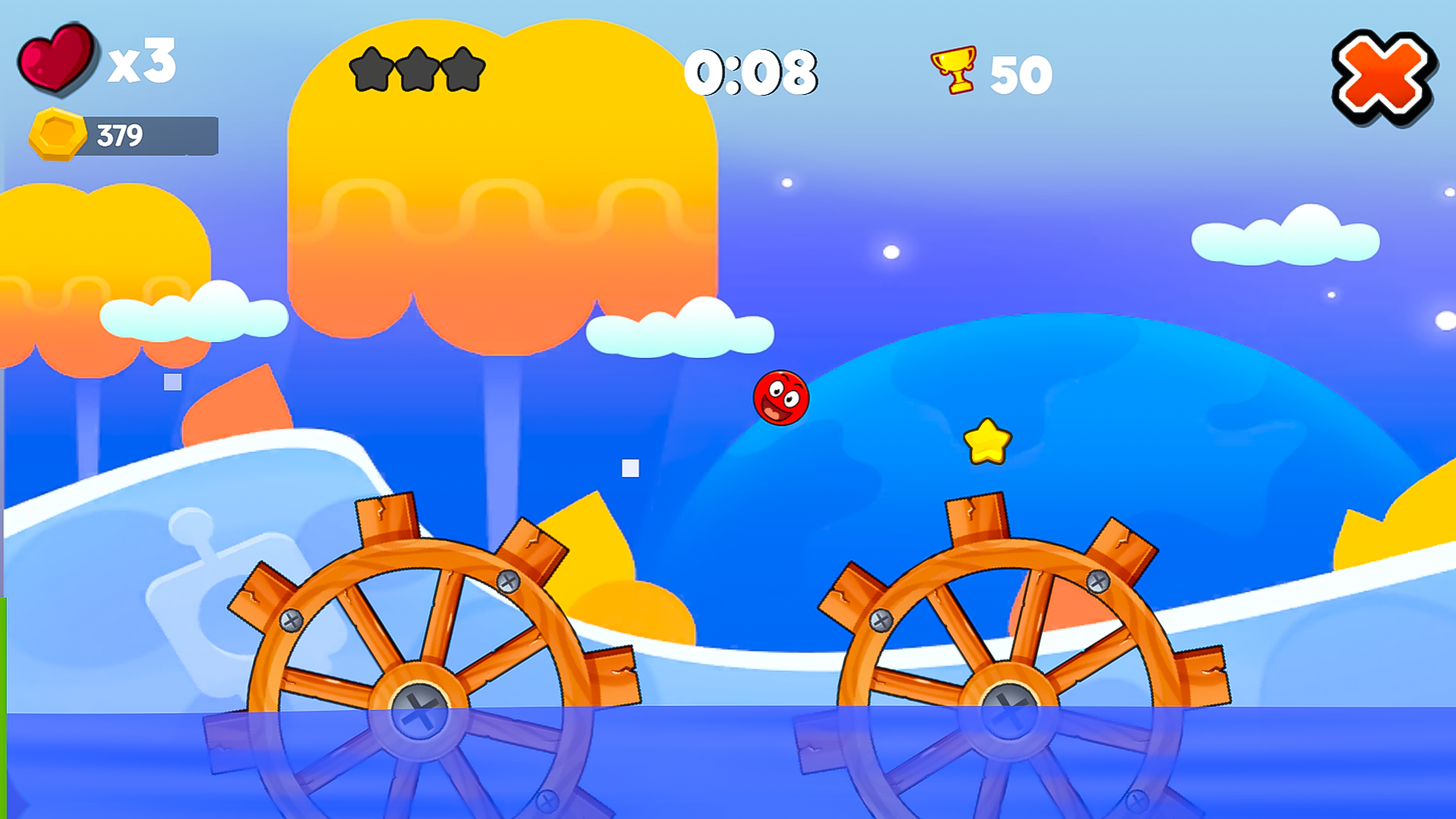This screenshot has height=819, width=1456.
Task: Click the small white square near the ball
Action: [629, 467]
